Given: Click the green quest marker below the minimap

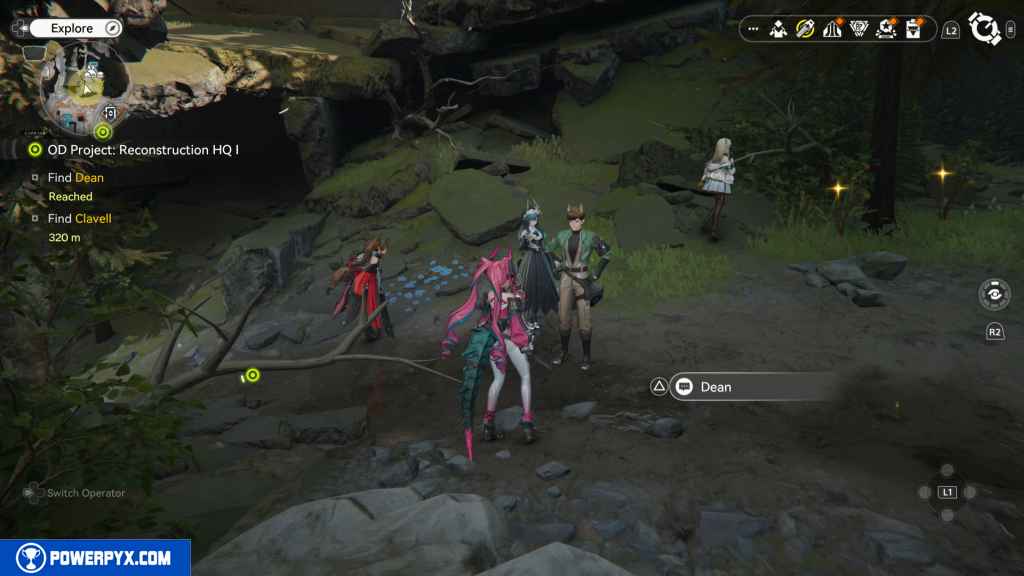Looking at the screenshot, I should point(102,131).
